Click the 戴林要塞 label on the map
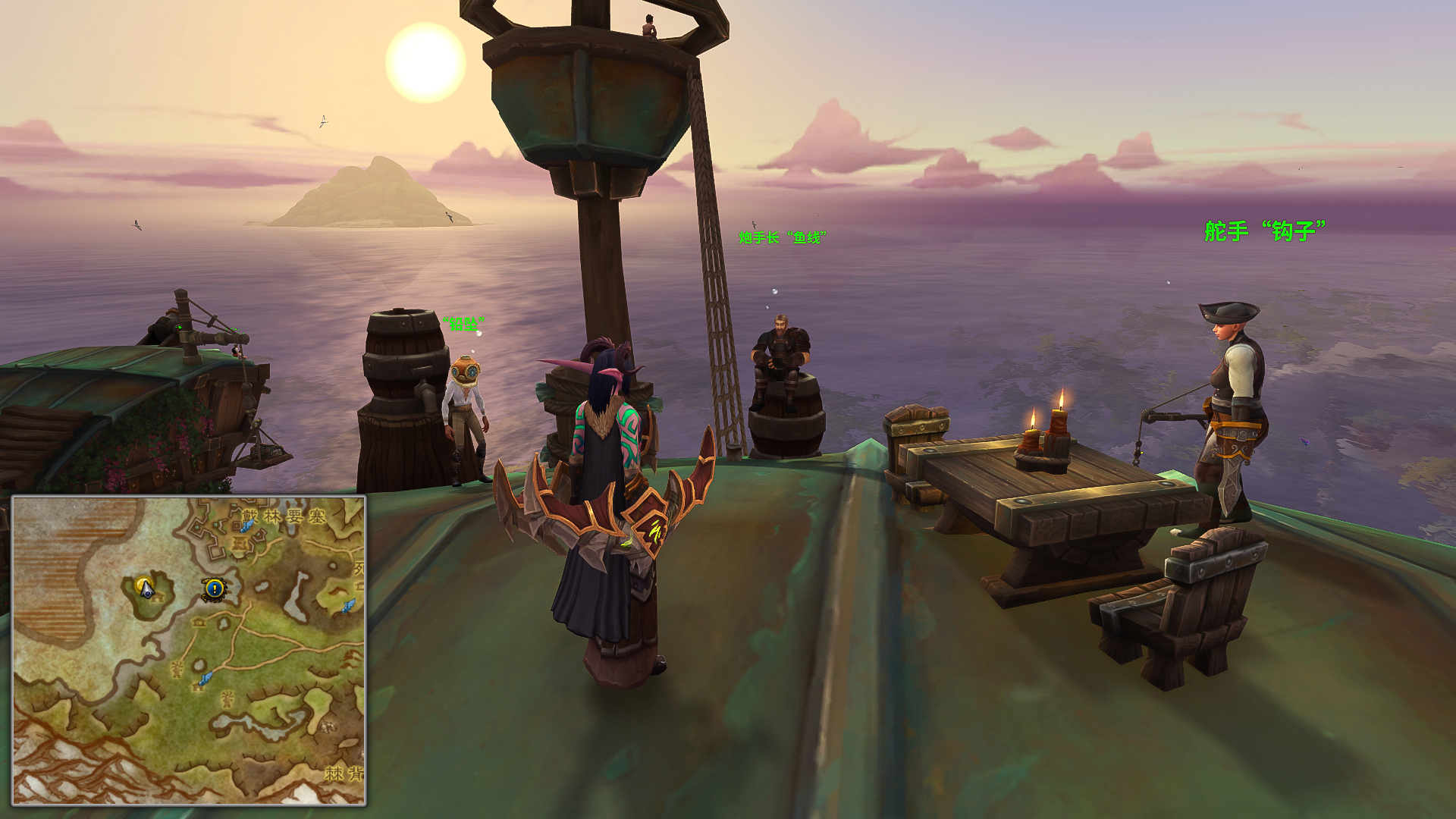 tap(284, 517)
